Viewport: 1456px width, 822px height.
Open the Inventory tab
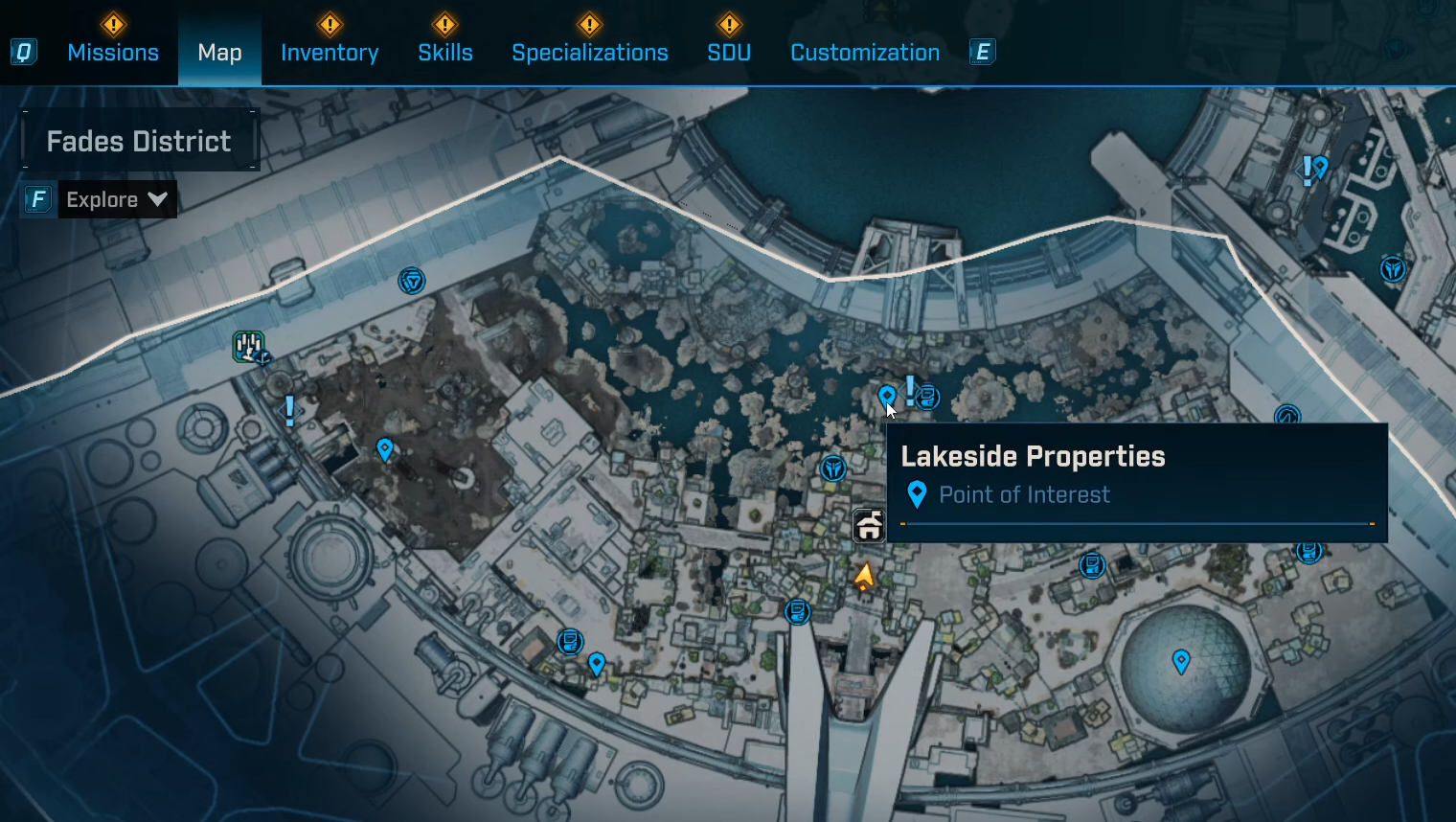click(330, 53)
